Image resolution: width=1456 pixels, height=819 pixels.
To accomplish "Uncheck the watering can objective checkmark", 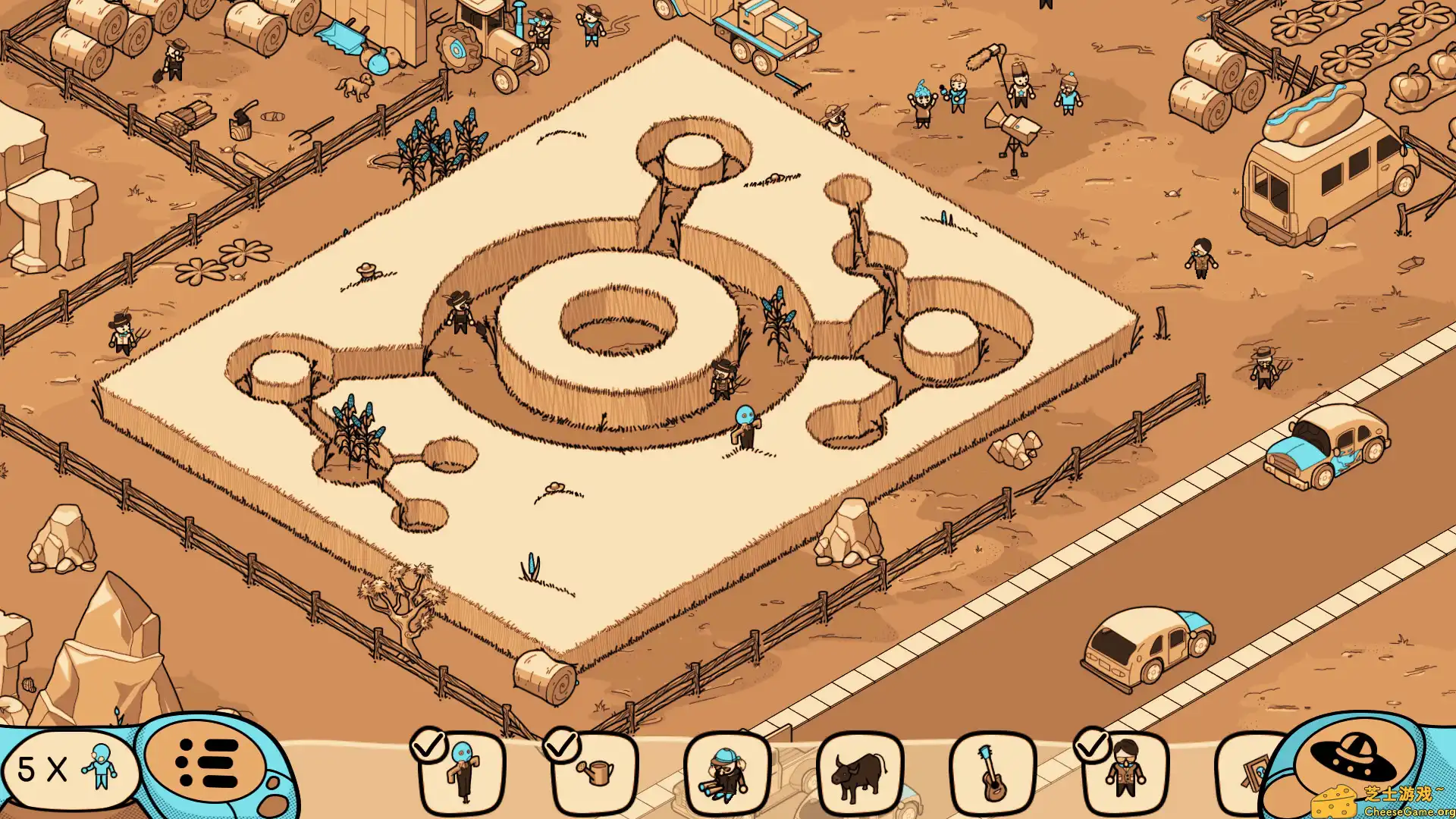I will pyautogui.click(x=563, y=747).
